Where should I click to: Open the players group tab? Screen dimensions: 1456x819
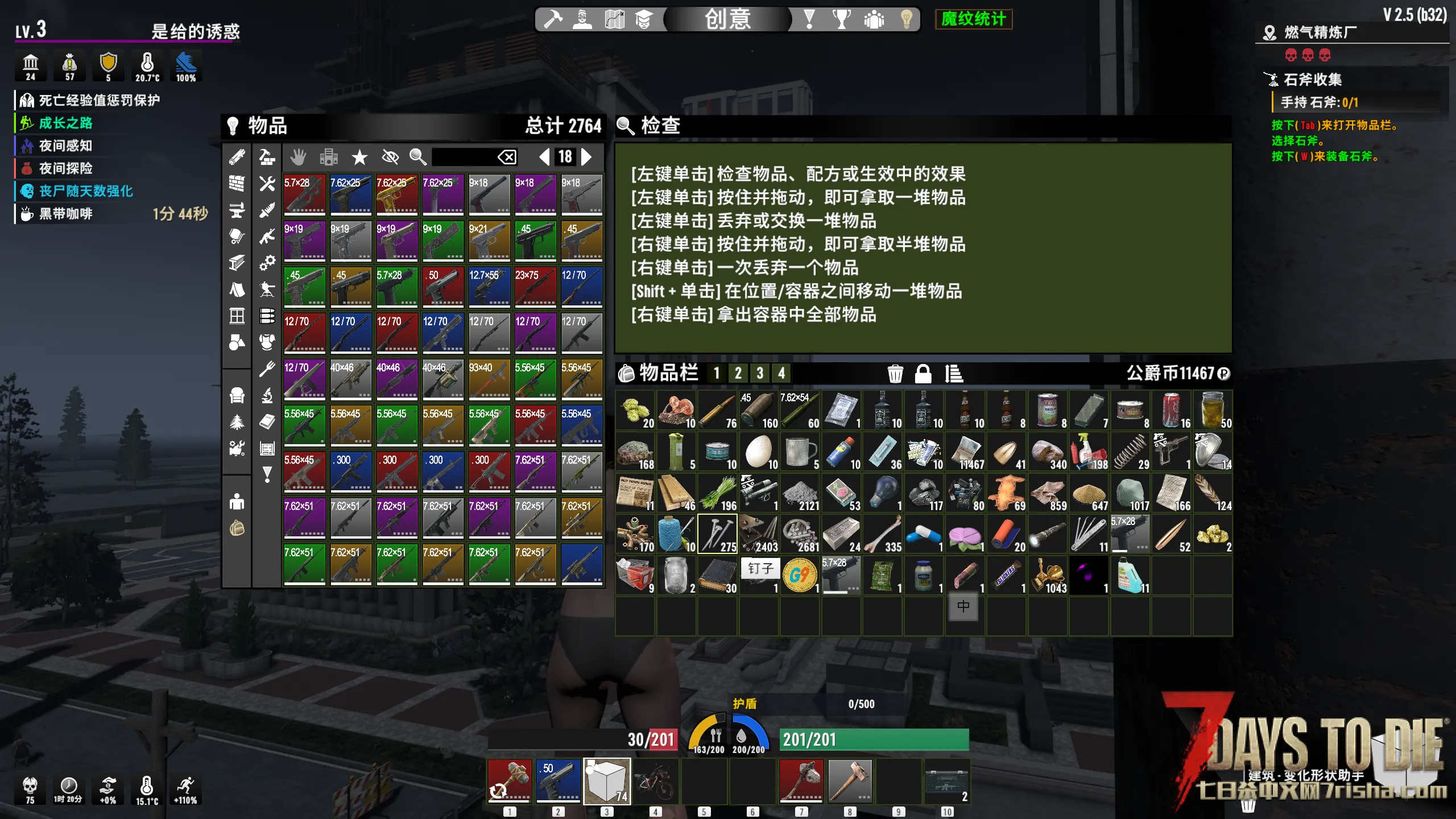tap(874, 19)
